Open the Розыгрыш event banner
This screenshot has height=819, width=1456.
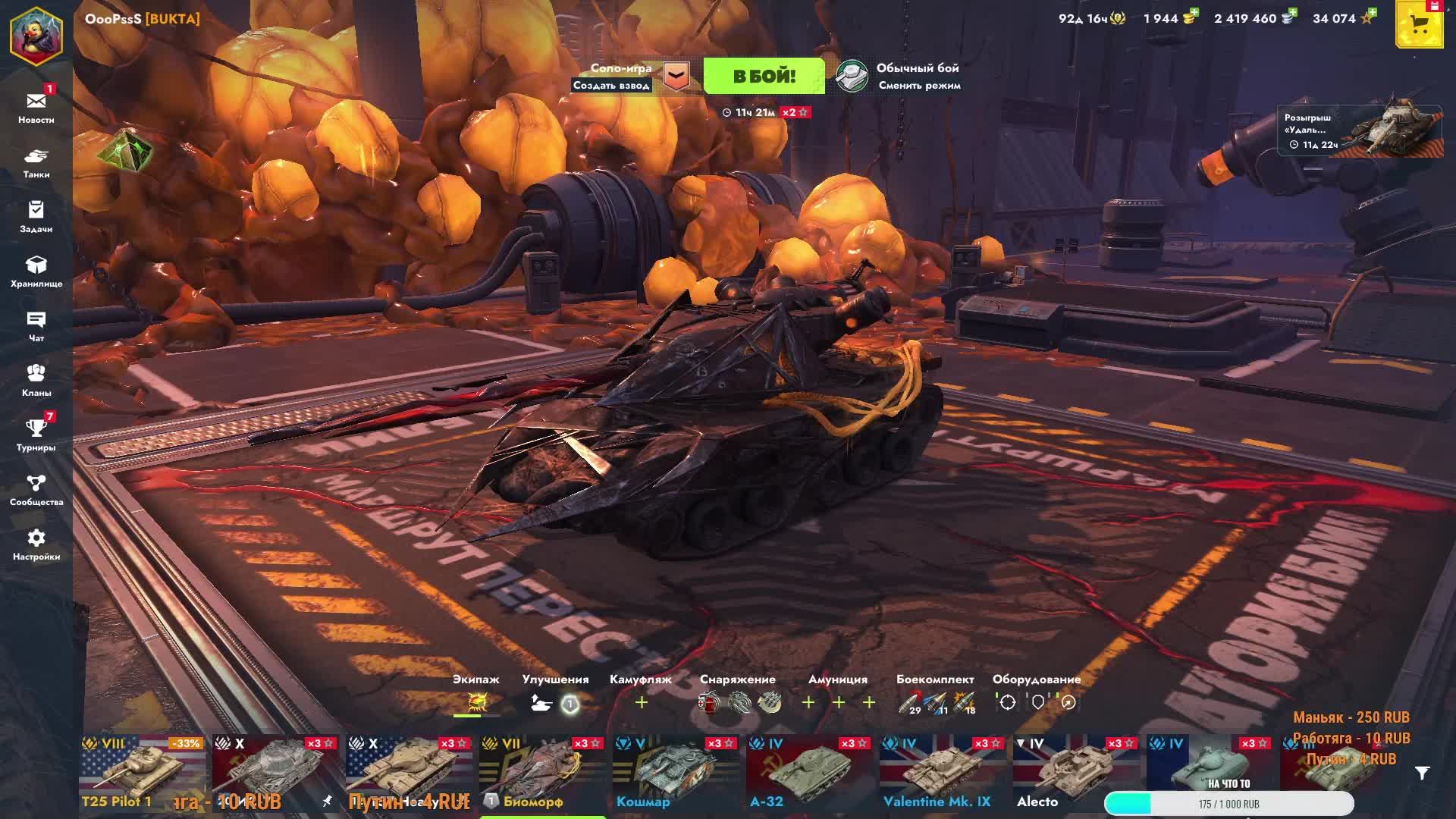pos(1360,130)
